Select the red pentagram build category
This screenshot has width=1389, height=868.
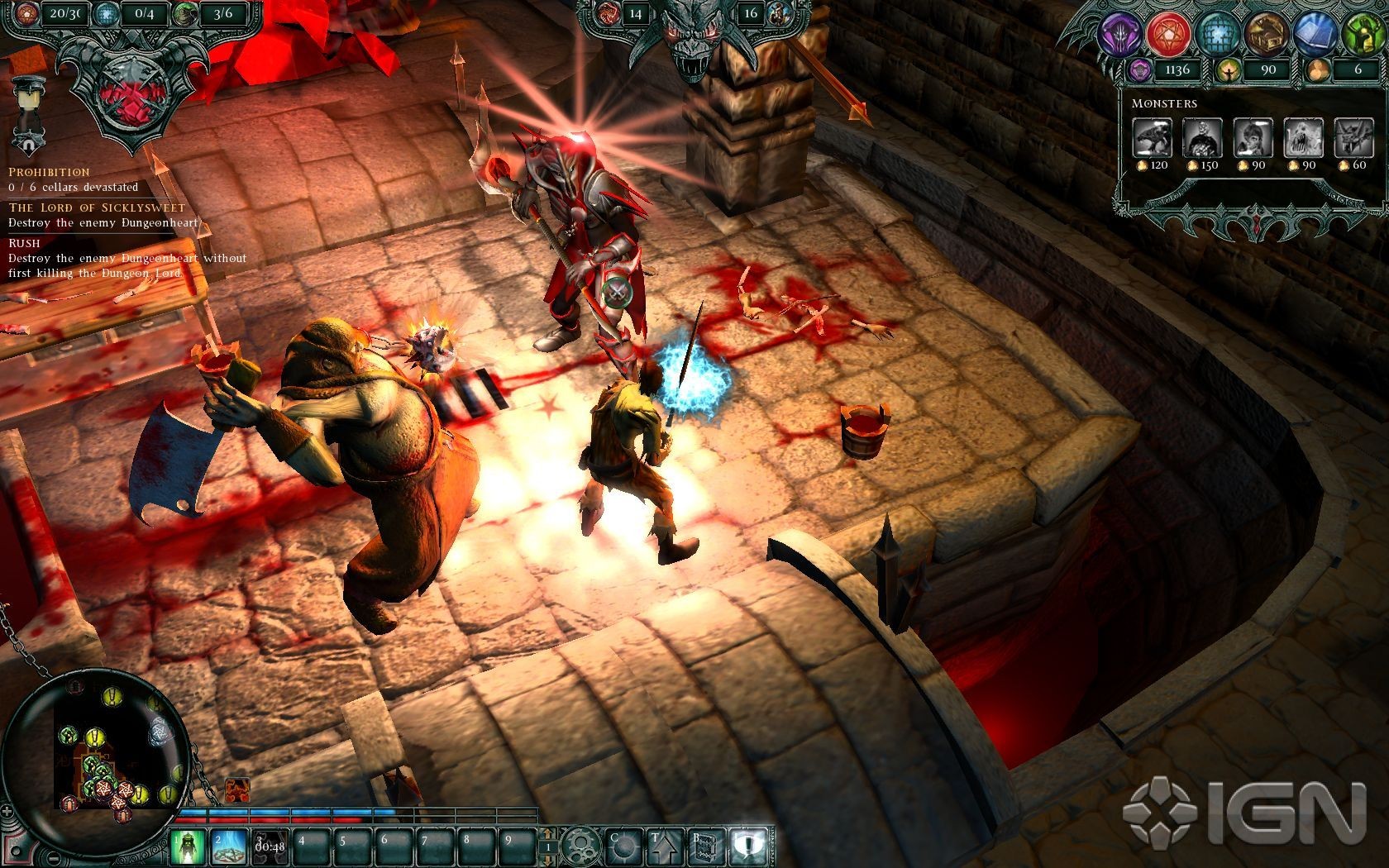point(1169,34)
